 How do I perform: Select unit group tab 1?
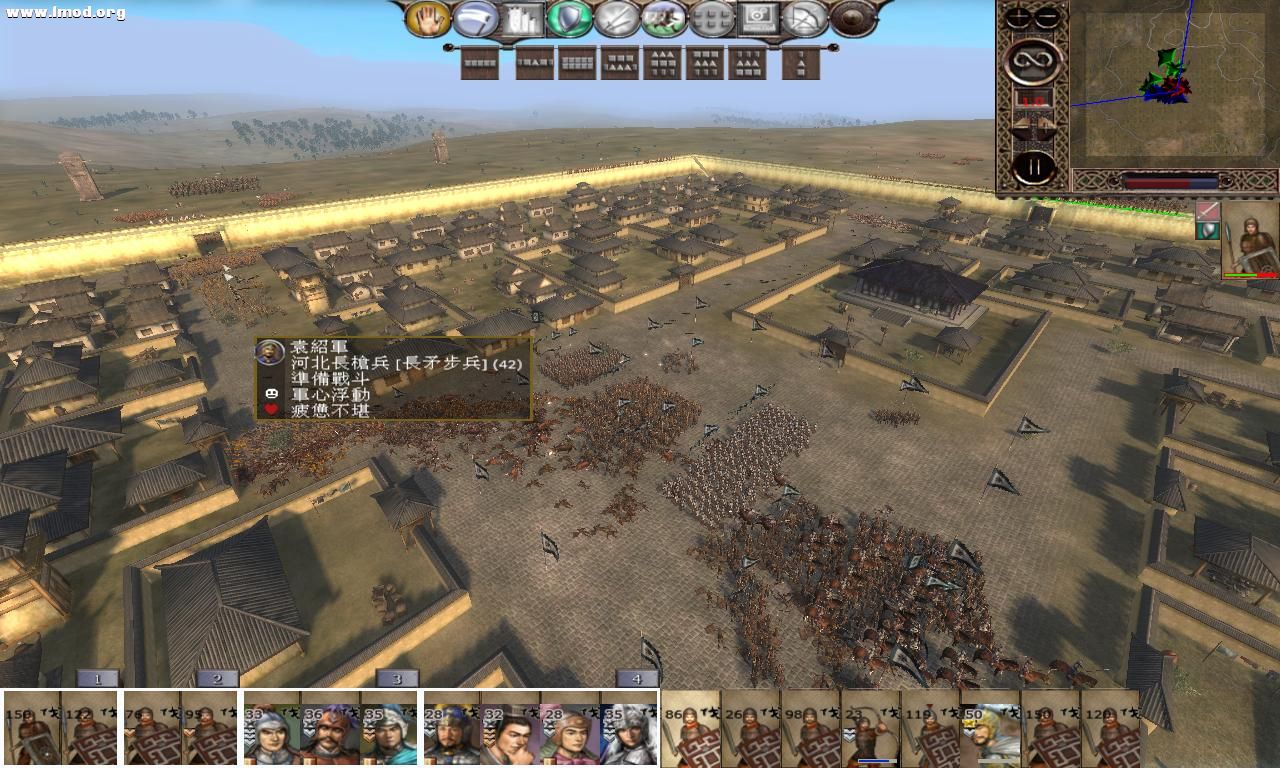95,678
